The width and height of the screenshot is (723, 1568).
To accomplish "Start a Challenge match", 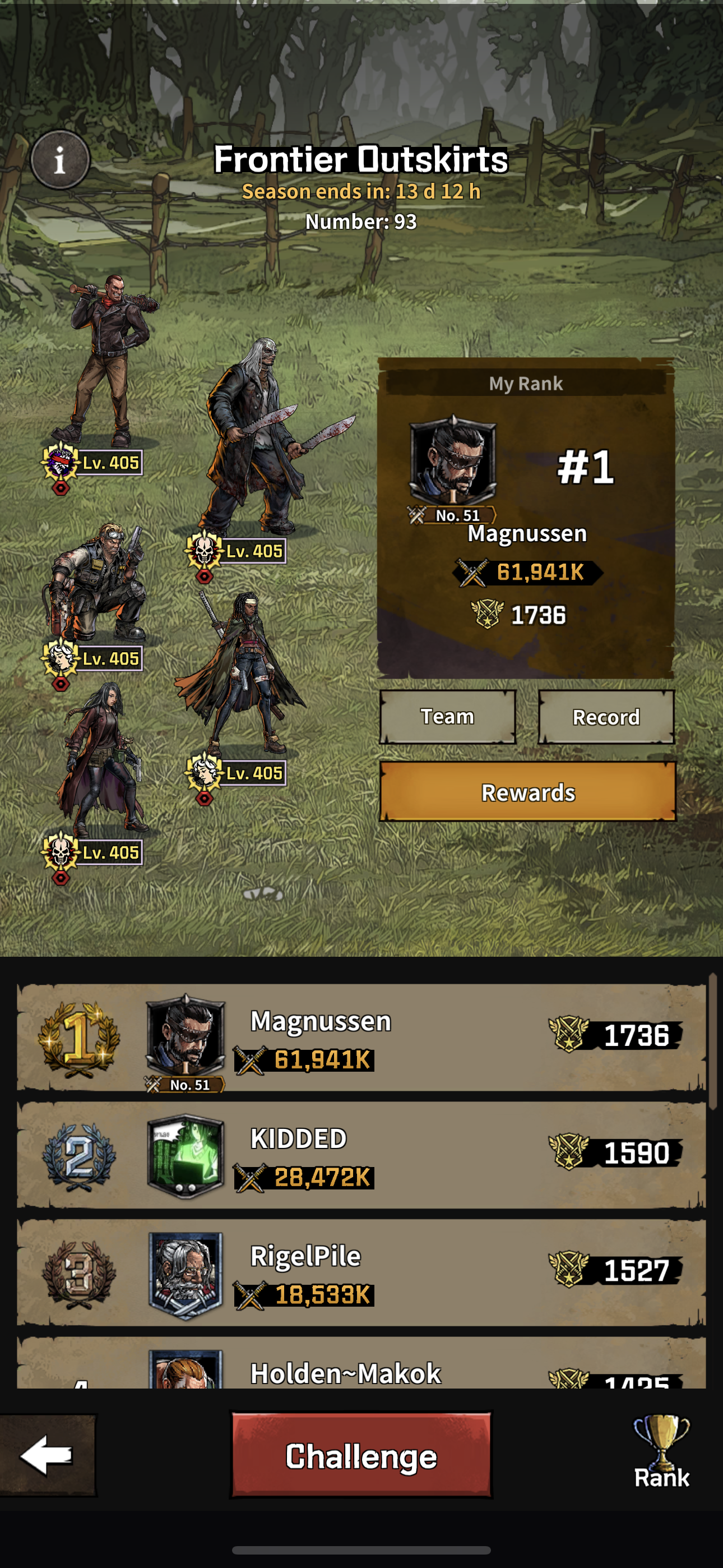I will coord(361,1456).
